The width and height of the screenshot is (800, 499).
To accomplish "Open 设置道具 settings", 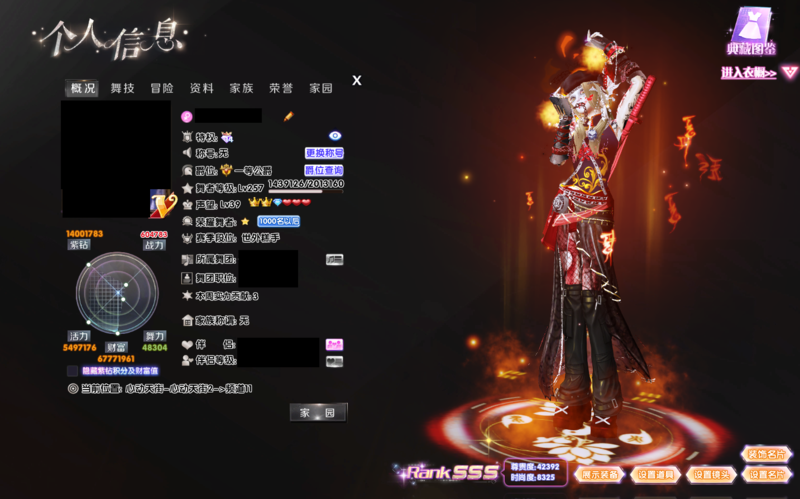I will 657,474.
